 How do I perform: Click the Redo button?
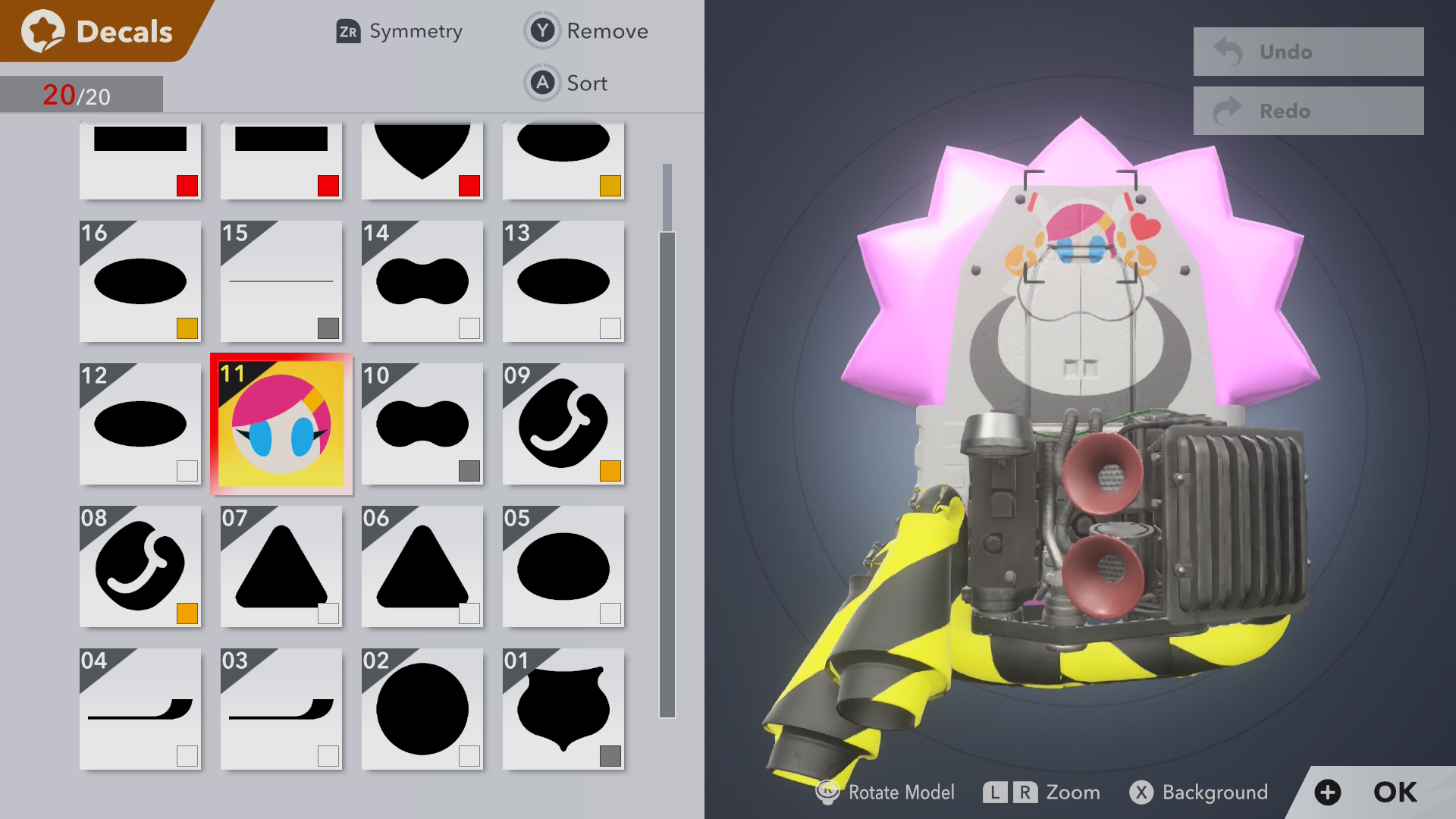(x=1308, y=111)
